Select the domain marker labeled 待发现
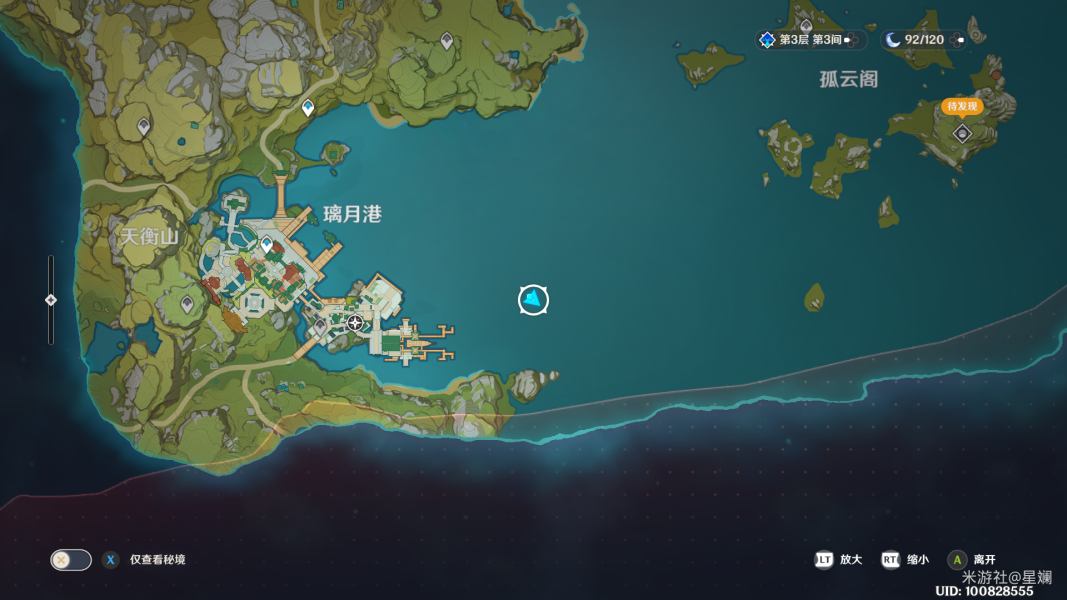Screen dimensions: 1067x600 [962, 132]
